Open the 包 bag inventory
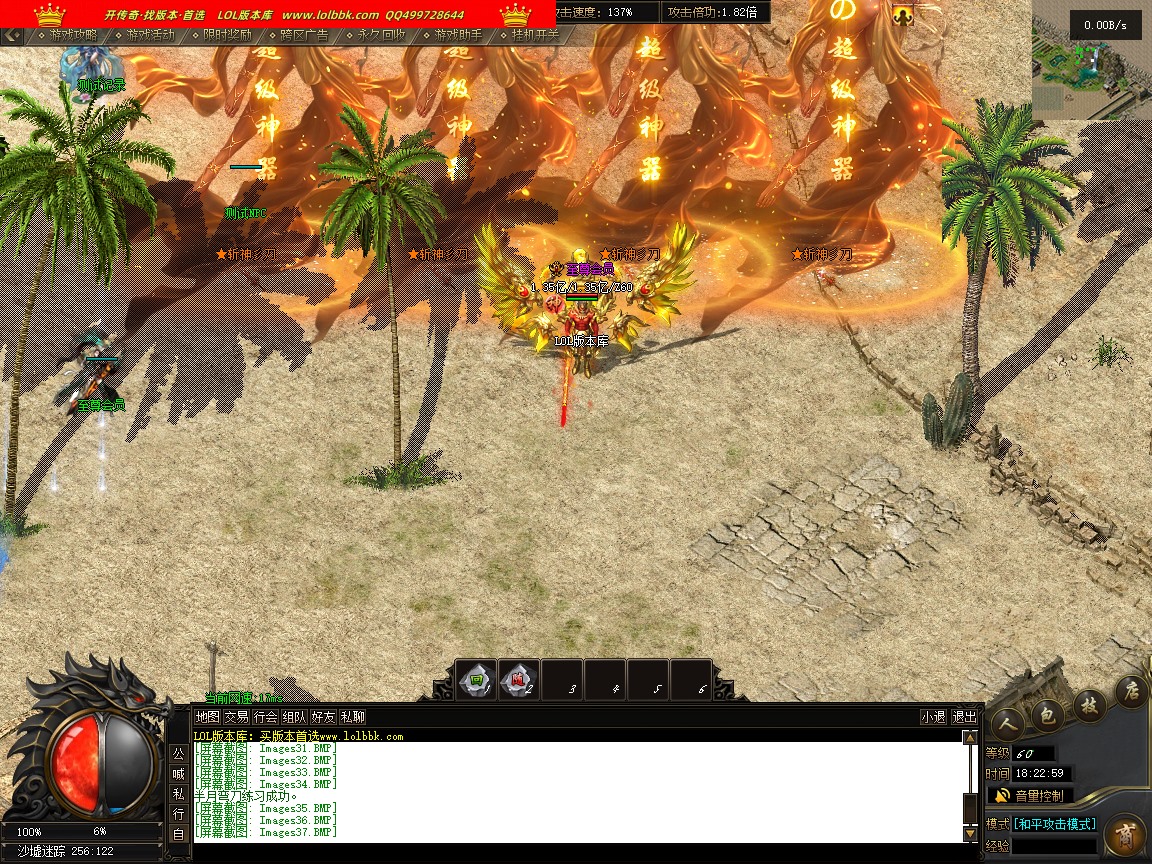This screenshot has width=1152, height=864. click(1047, 714)
